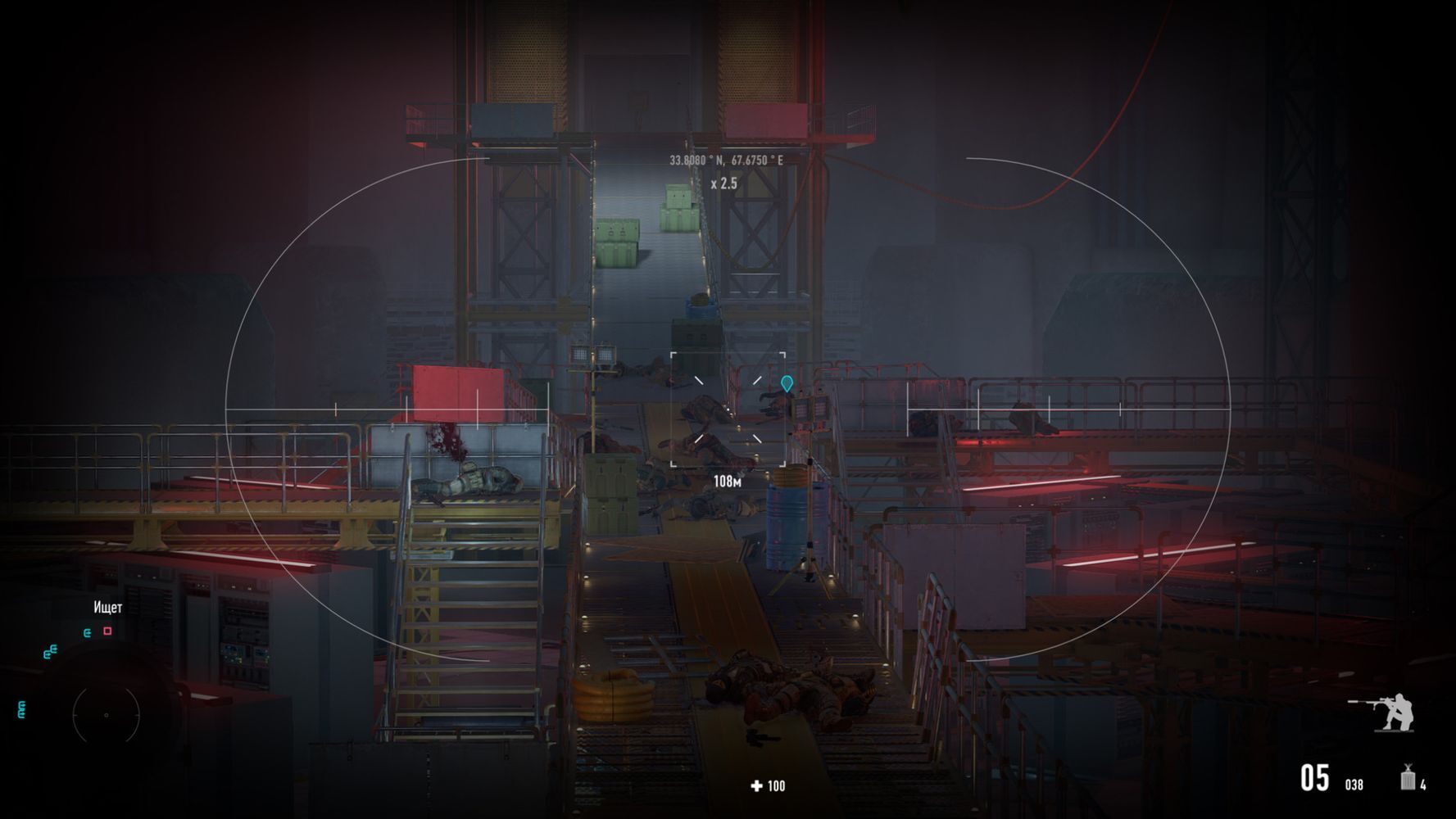The image size is (1456, 819).
Task: Click the red square enemy indicator
Action: click(107, 631)
